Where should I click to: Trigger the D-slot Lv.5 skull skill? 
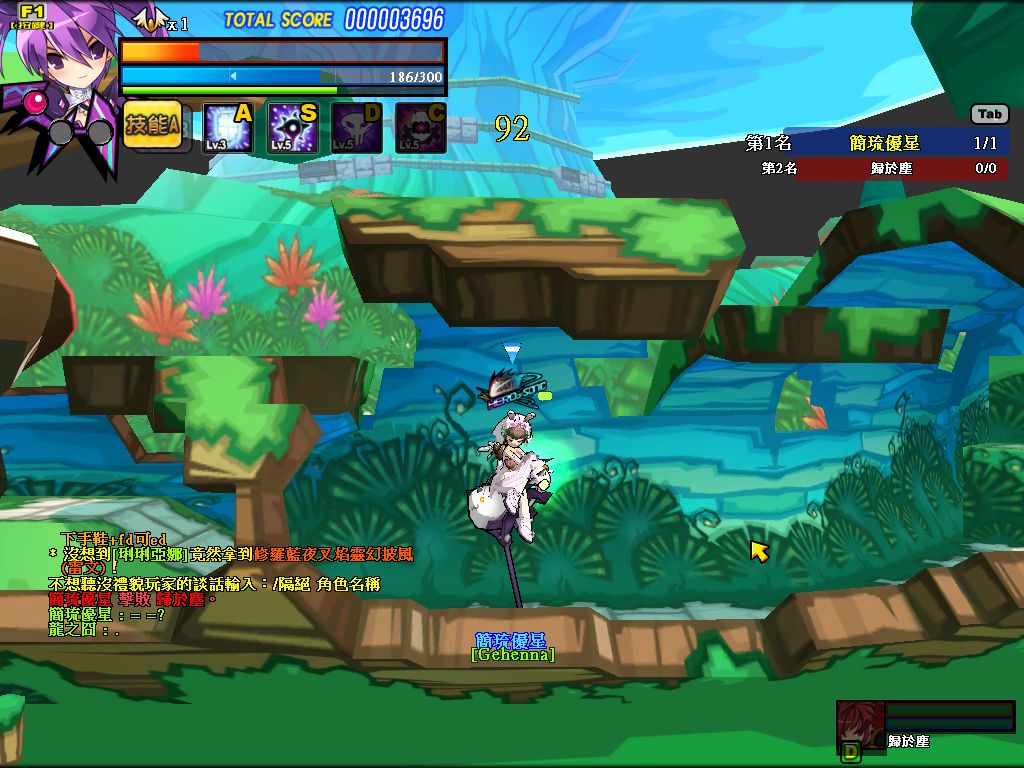pos(356,128)
